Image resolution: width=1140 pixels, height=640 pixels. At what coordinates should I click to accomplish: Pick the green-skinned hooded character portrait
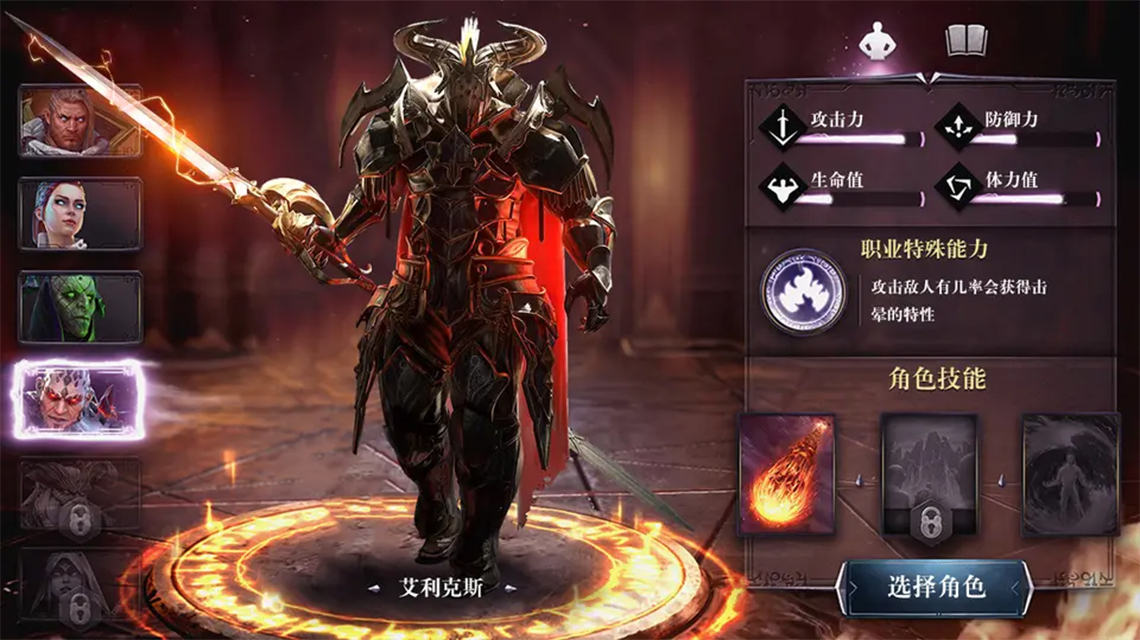pos(80,307)
